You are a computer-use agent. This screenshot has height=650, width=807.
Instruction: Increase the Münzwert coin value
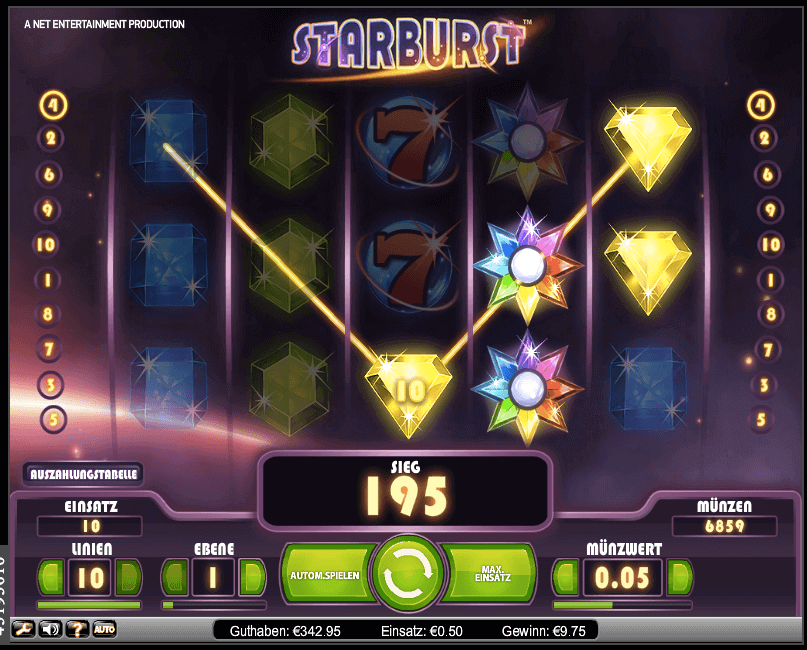pos(679,577)
